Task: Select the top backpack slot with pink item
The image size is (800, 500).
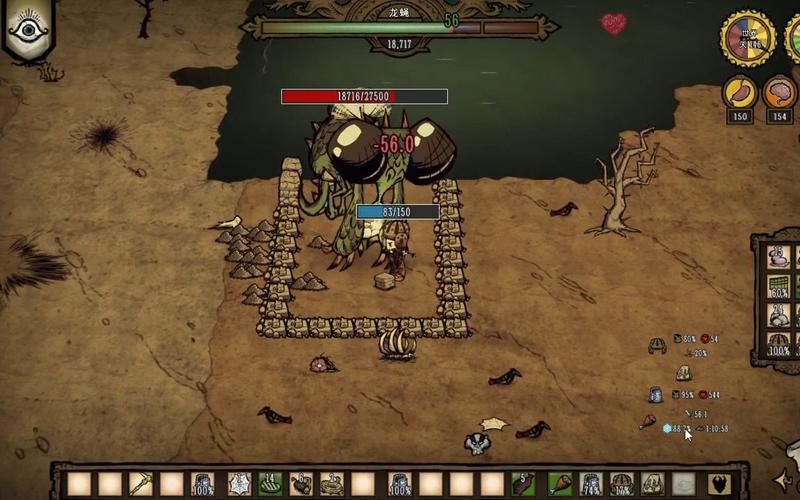Action: (x=779, y=256)
